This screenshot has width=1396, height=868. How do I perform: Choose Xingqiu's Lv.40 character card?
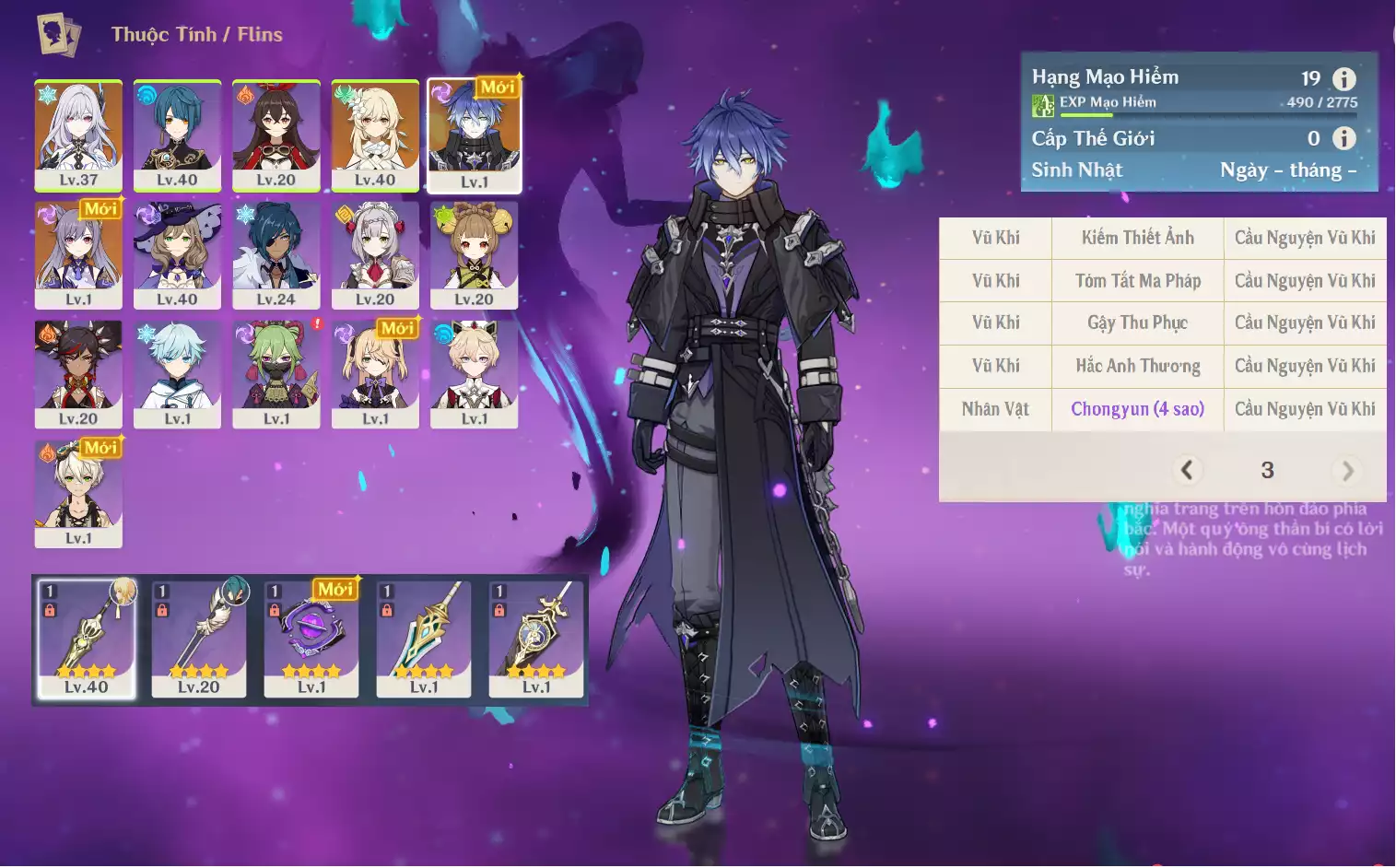click(177, 135)
